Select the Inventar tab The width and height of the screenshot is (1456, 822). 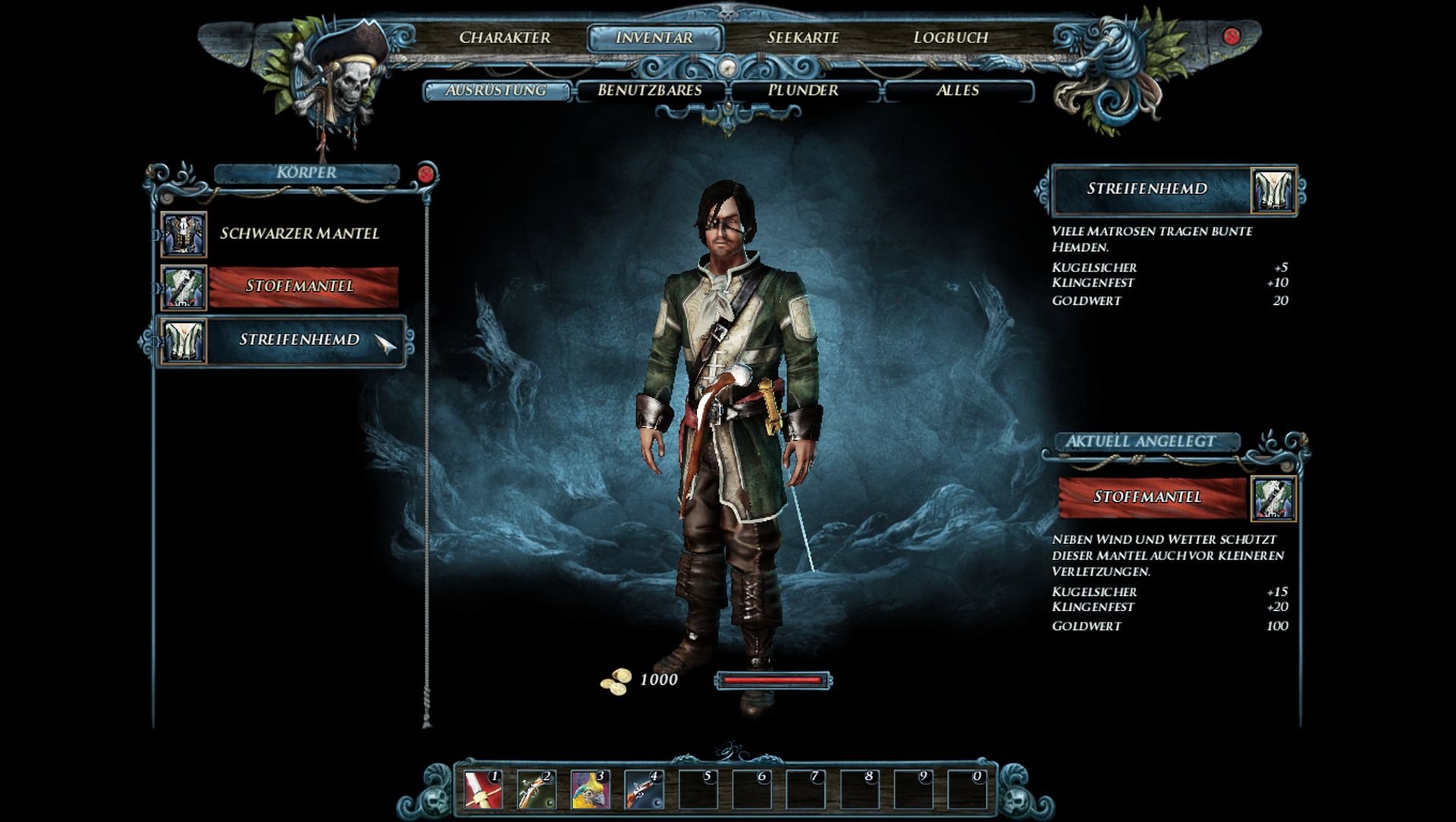(x=654, y=37)
